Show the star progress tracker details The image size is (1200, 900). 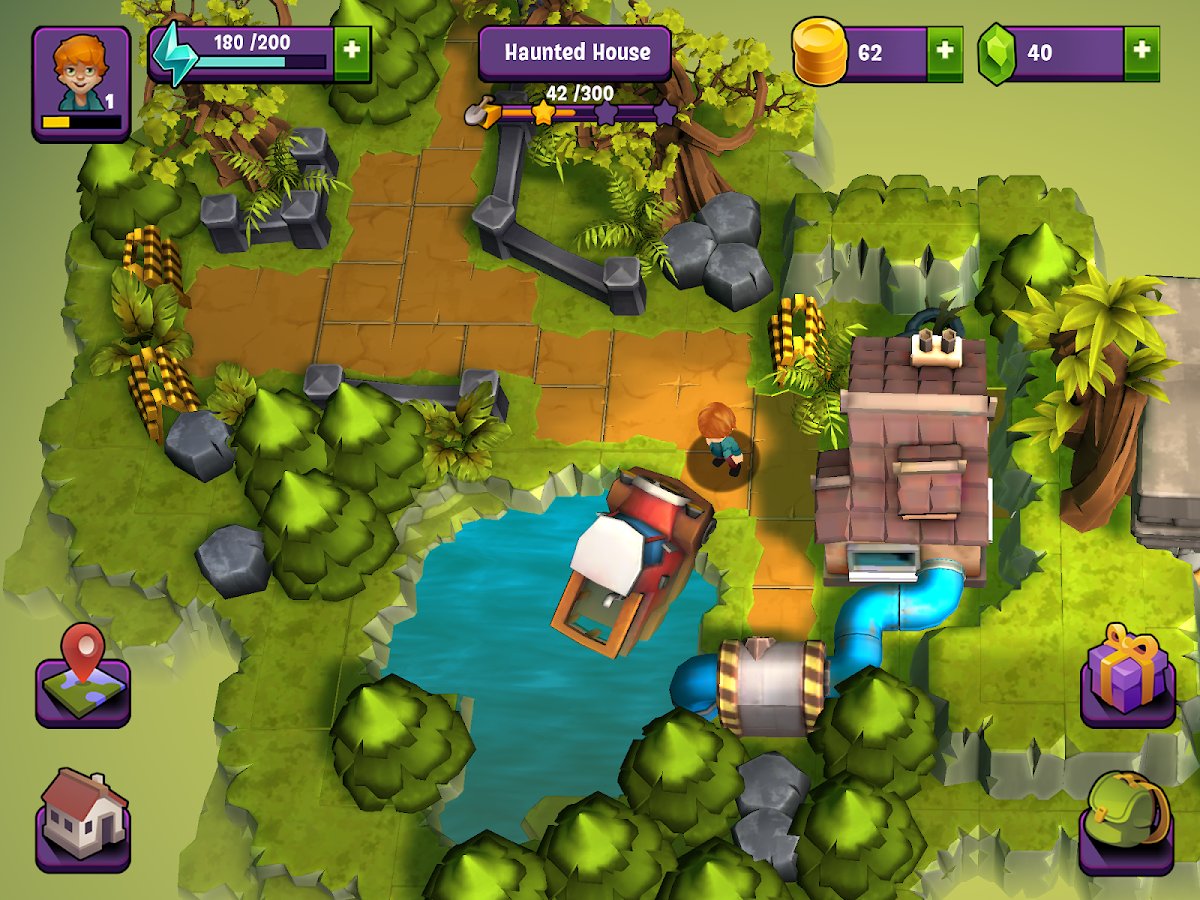[x=575, y=110]
